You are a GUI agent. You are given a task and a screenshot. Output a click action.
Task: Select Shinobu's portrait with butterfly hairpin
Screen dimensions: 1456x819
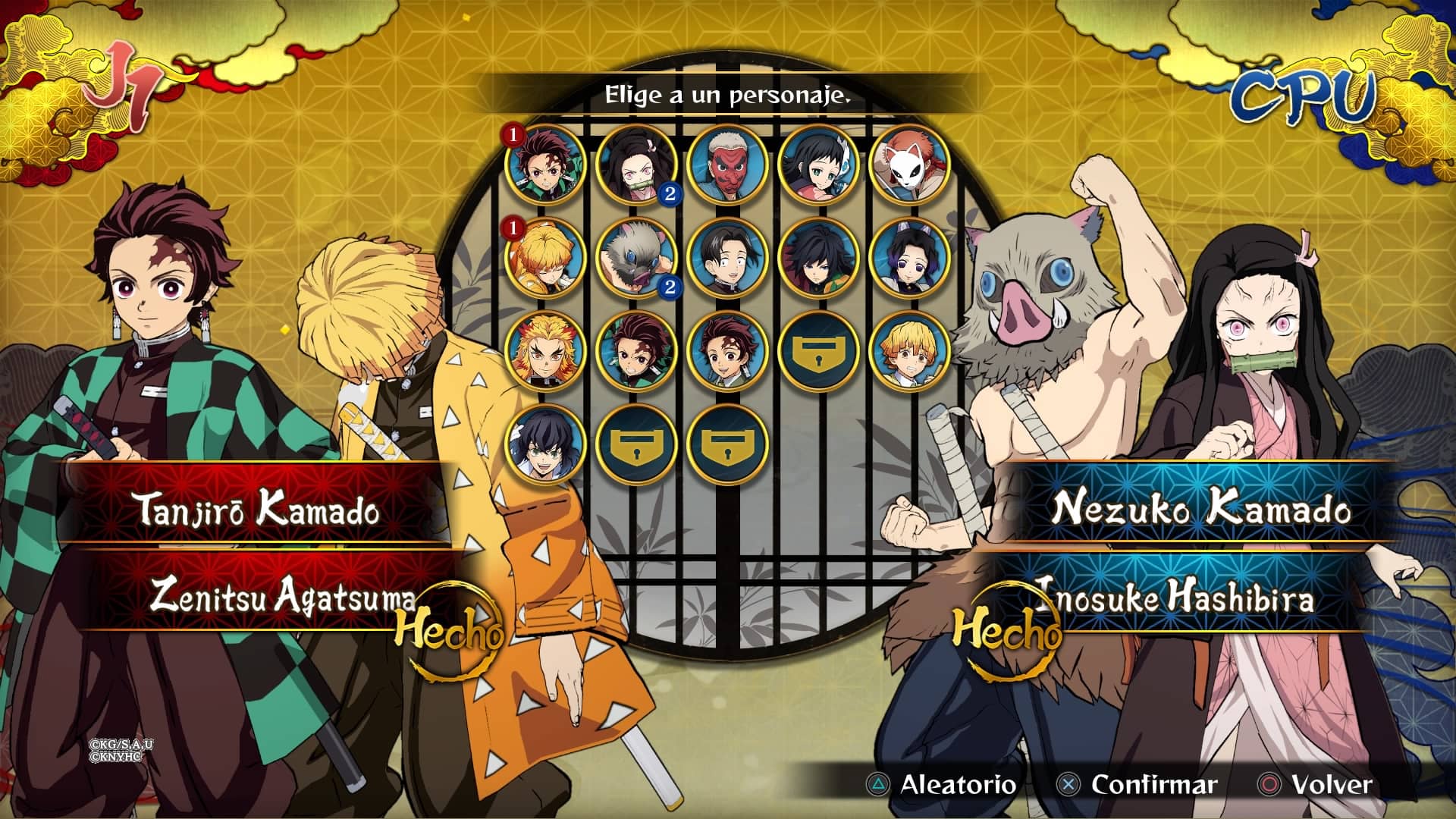click(x=908, y=257)
